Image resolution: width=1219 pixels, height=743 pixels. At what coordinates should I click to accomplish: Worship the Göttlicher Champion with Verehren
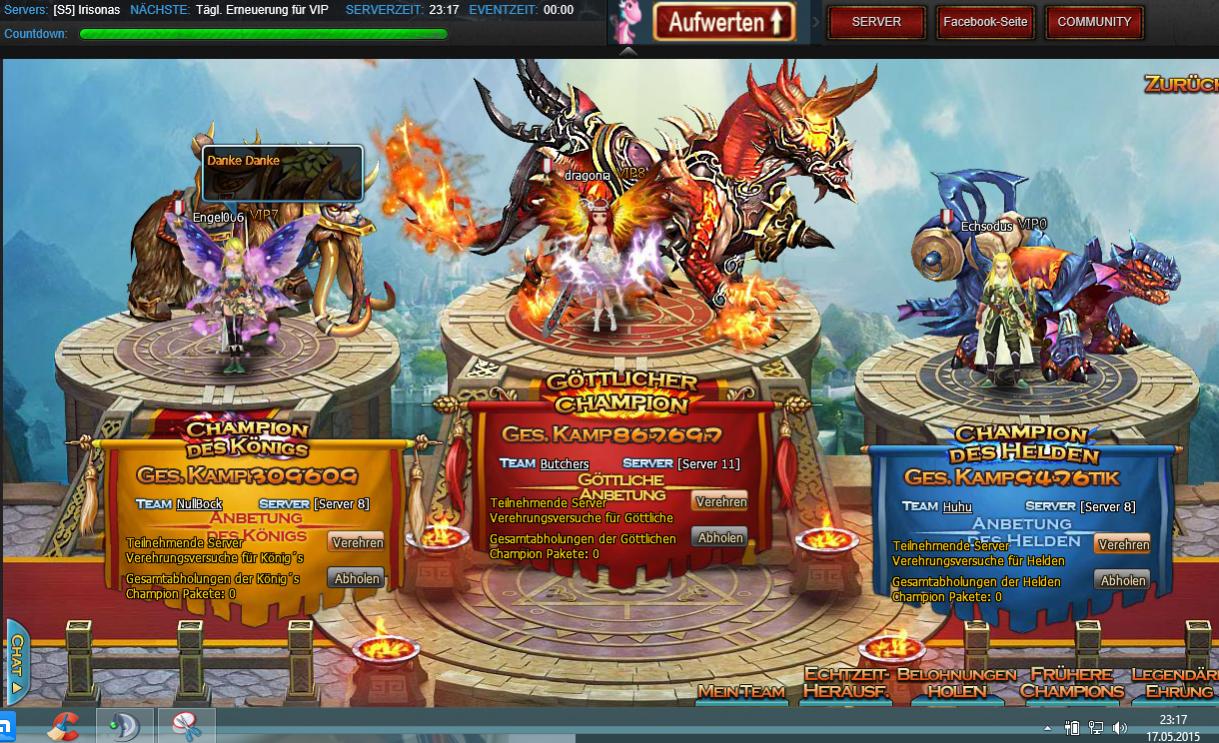coord(720,502)
